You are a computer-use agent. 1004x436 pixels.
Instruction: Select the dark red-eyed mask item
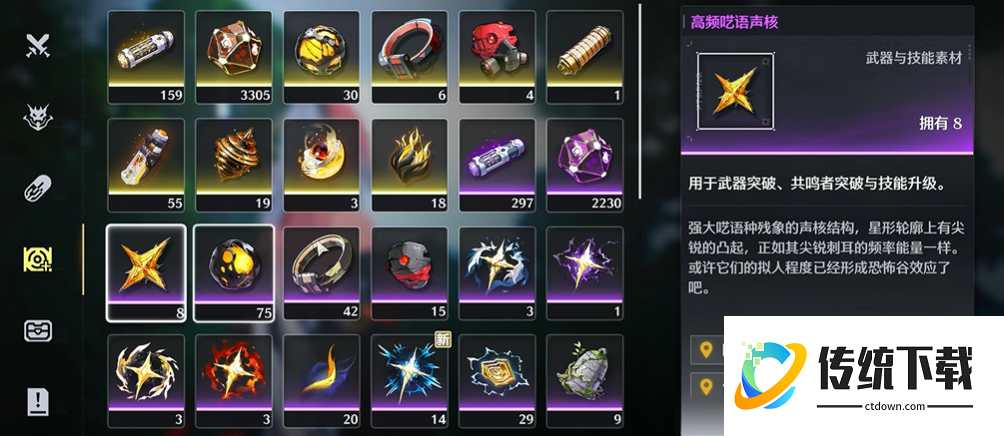pos(410,271)
